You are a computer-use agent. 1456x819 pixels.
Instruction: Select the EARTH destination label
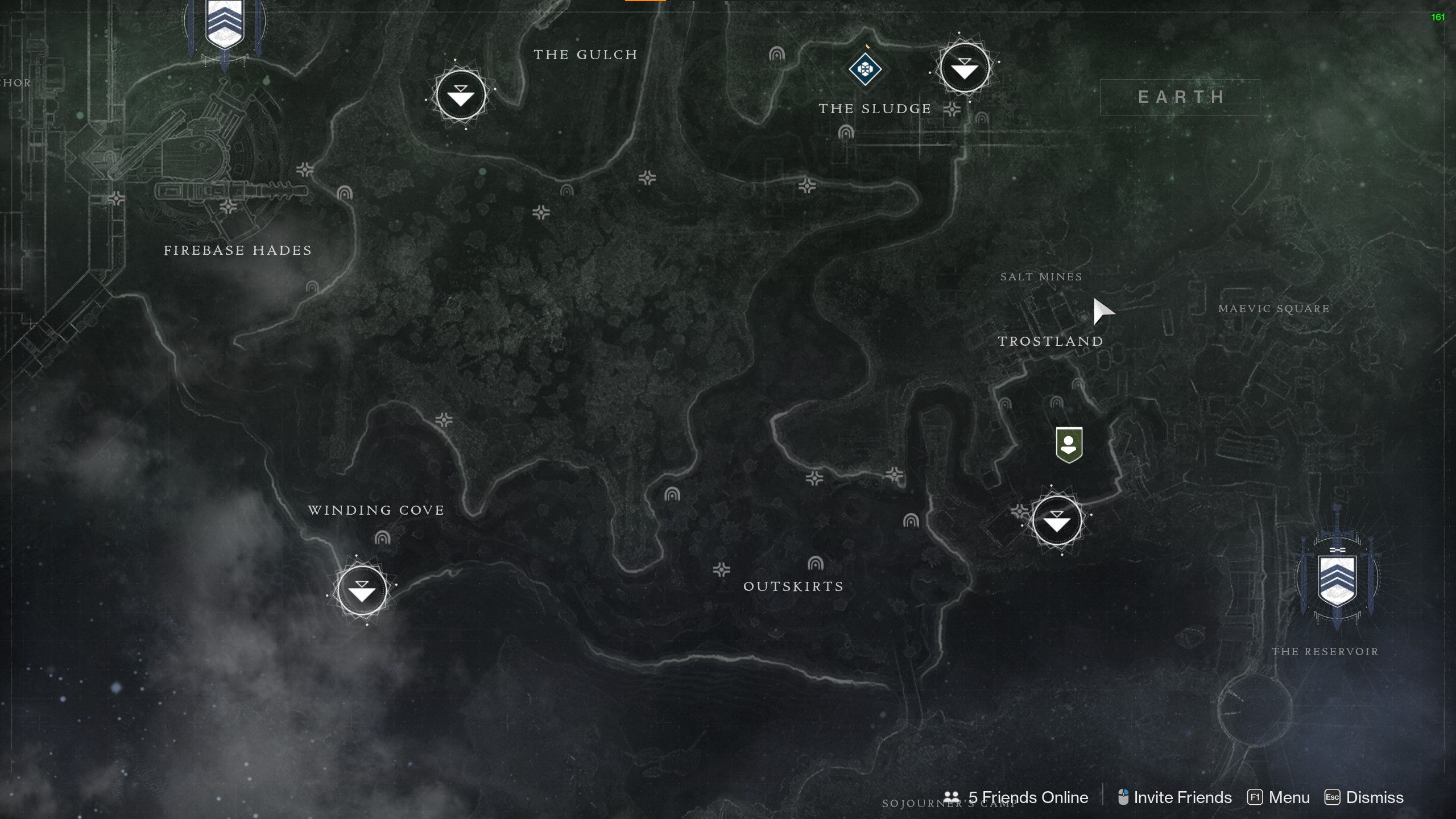(1180, 97)
